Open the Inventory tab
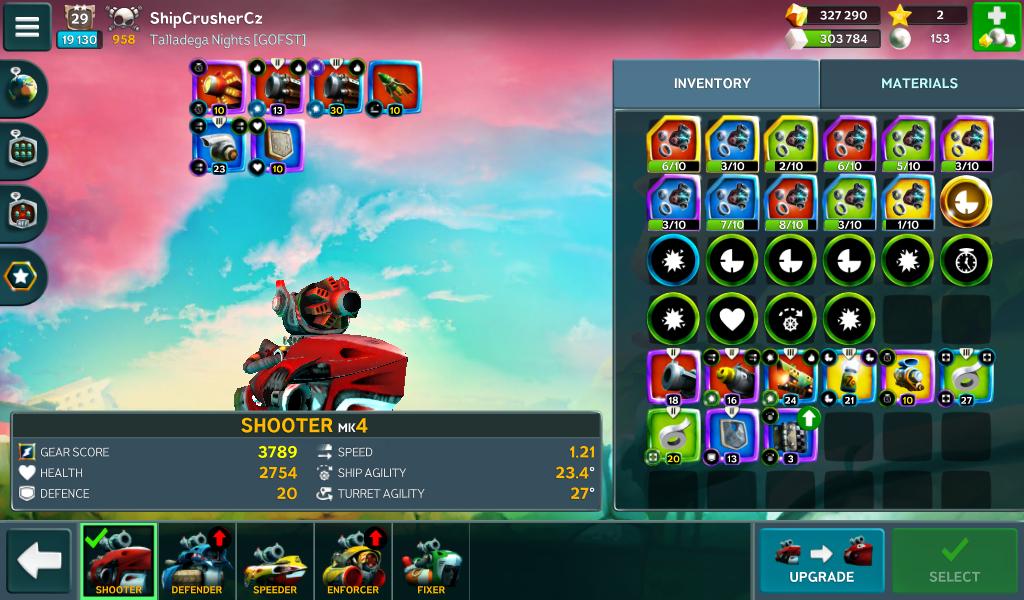The image size is (1024, 600). click(712, 84)
